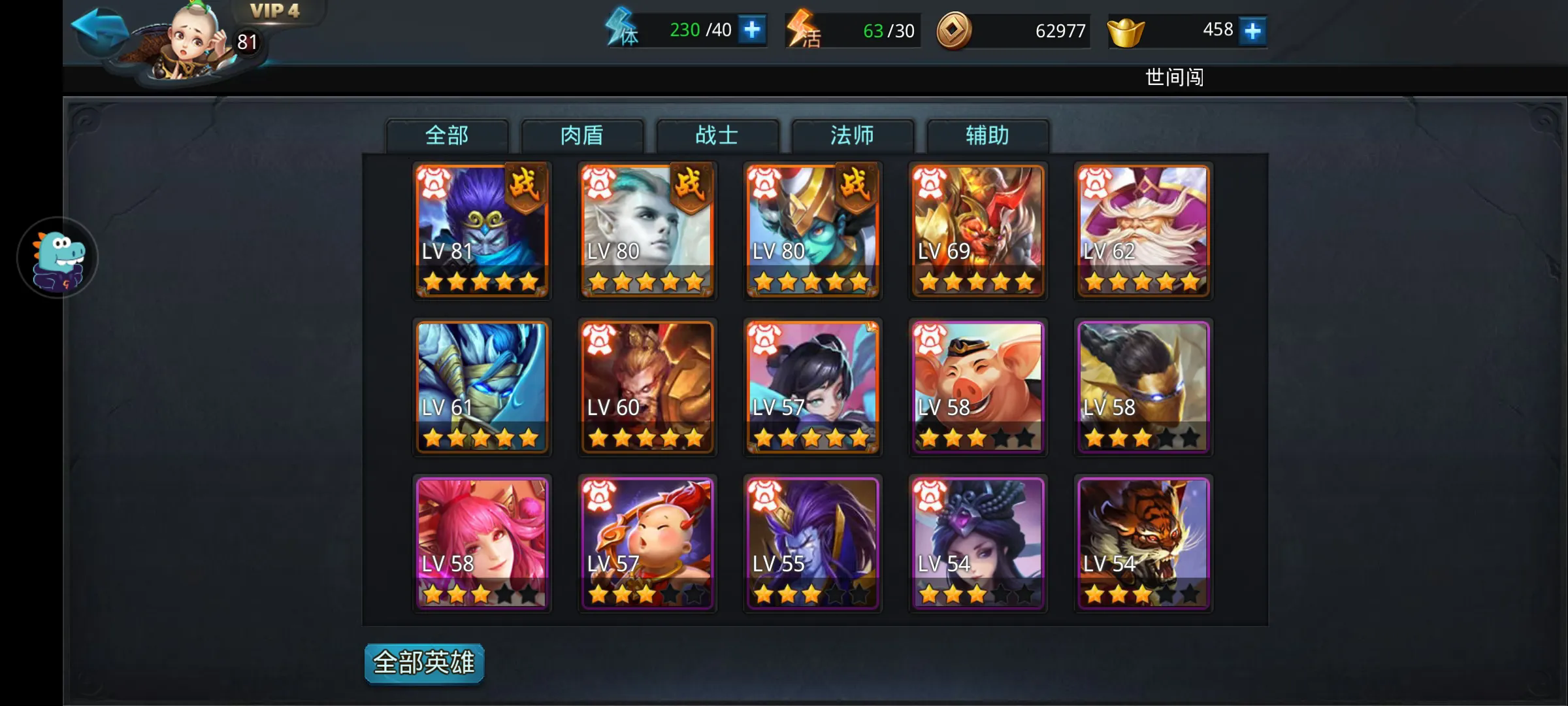Select the LV 81 blue monkey hero

pyautogui.click(x=482, y=230)
